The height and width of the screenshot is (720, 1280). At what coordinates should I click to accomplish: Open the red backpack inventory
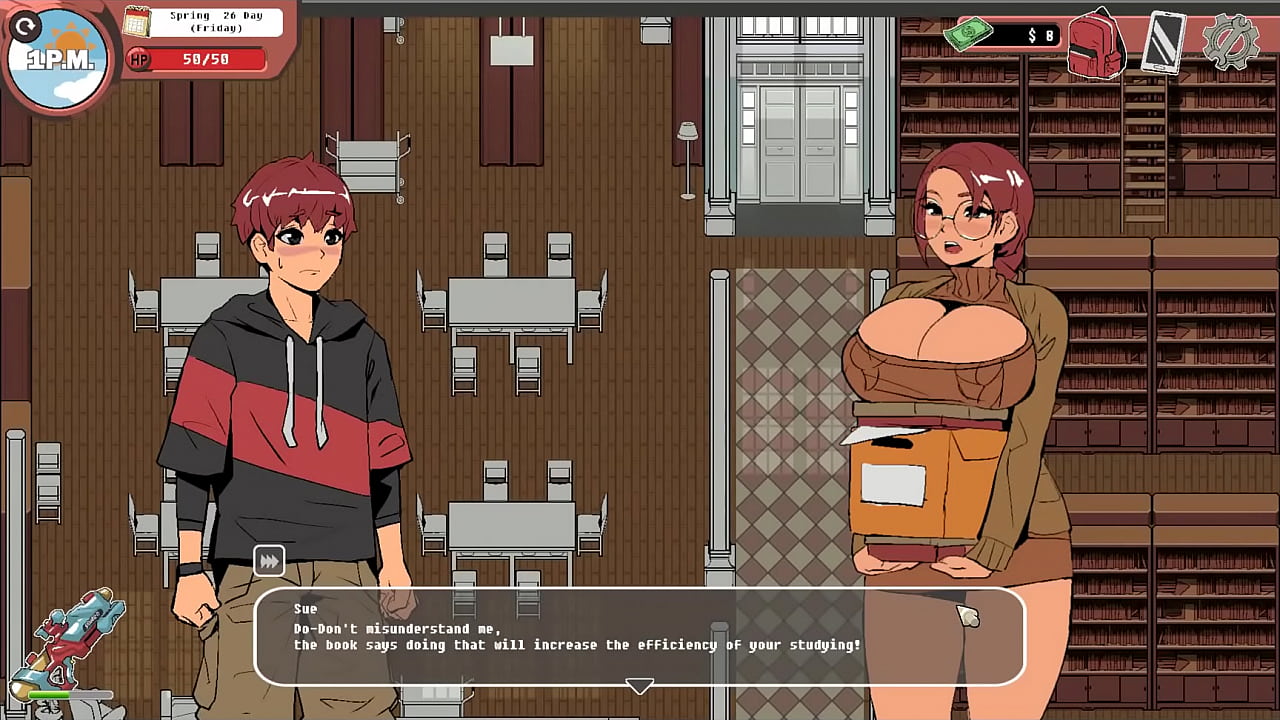pyautogui.click(x=1097, y=43)
